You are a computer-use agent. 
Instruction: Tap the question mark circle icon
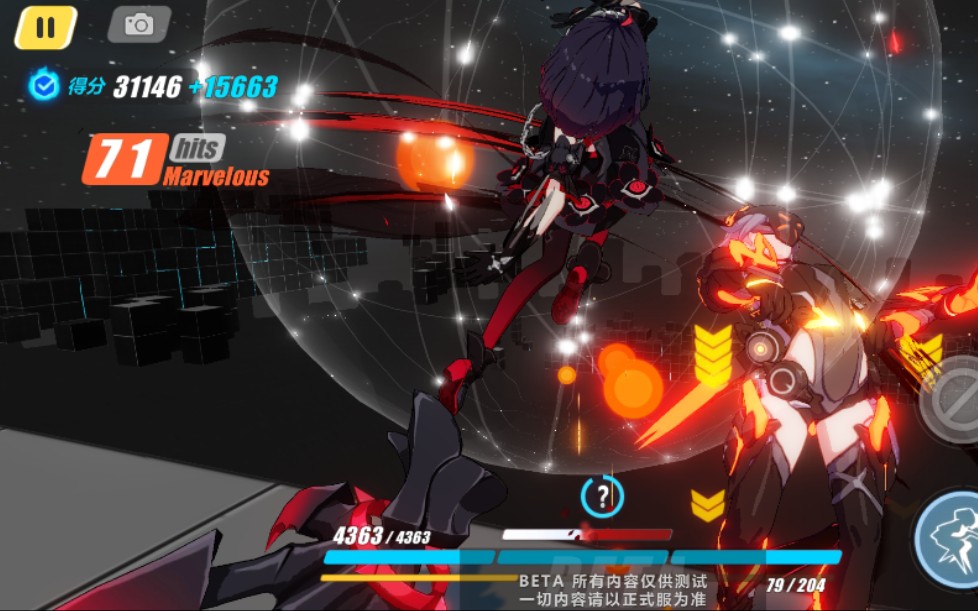[602, 495]
